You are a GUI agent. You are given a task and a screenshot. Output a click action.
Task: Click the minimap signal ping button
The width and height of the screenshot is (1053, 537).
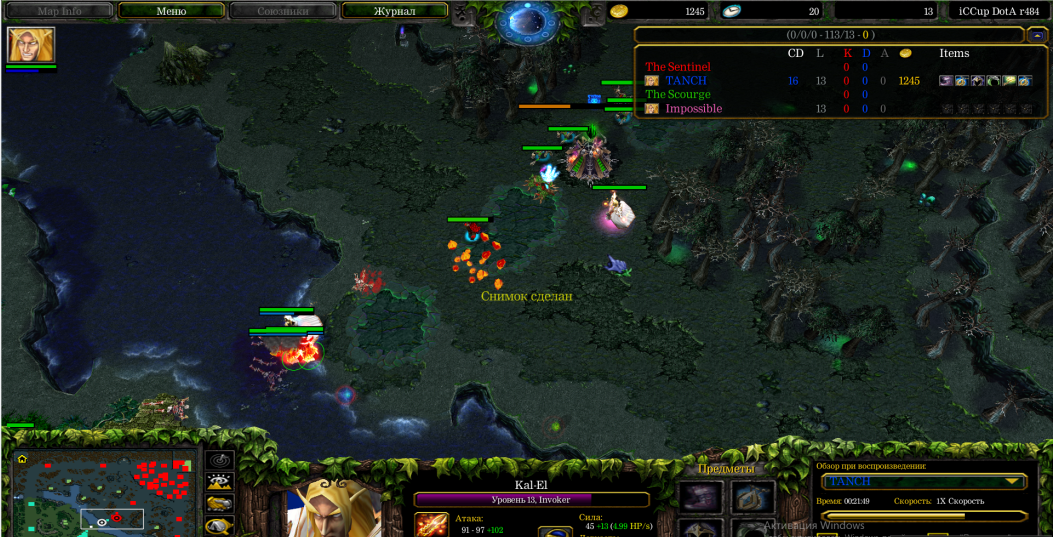[220, 460]
